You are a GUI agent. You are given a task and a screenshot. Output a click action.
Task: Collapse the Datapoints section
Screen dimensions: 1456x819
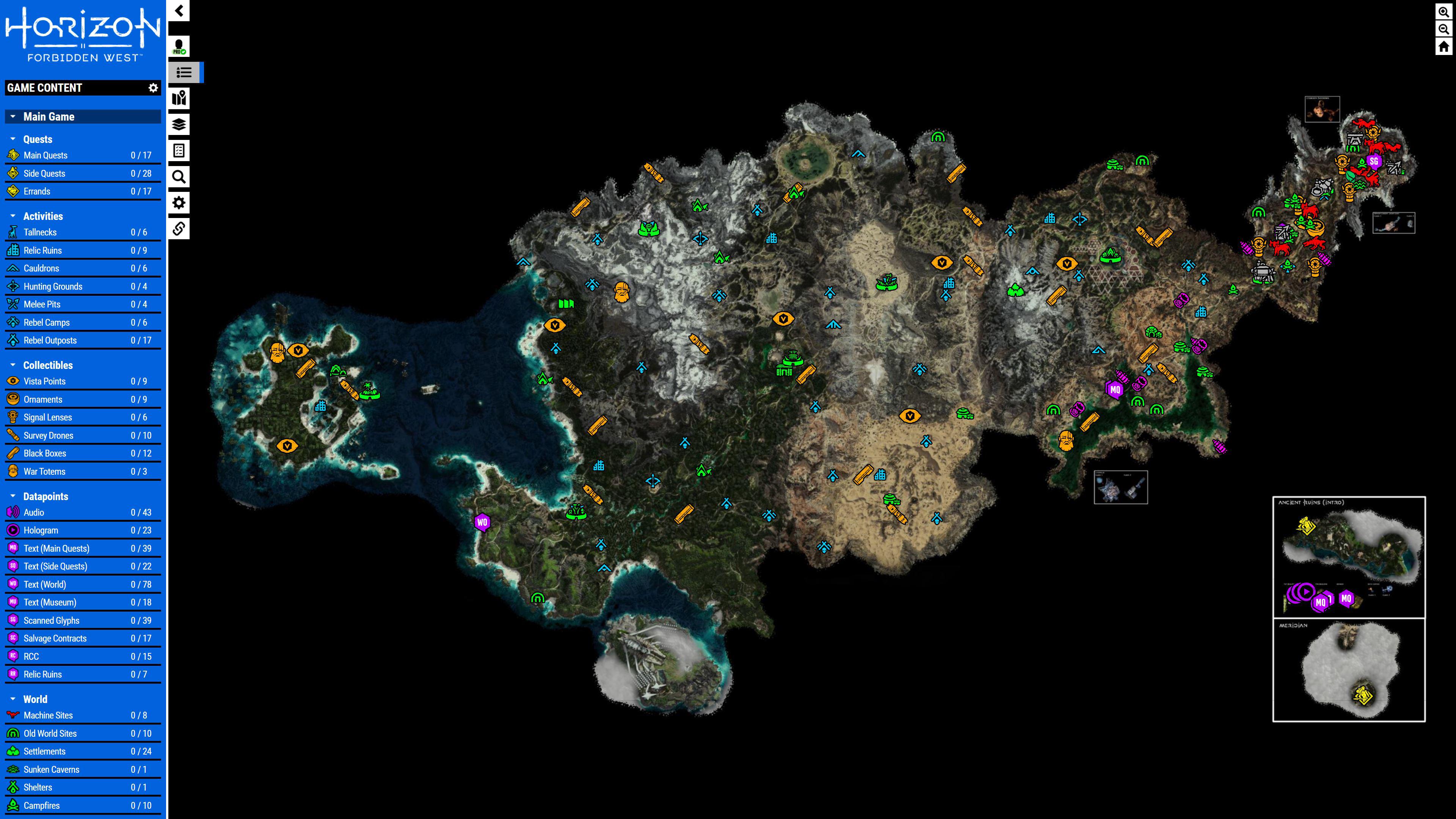13,496
